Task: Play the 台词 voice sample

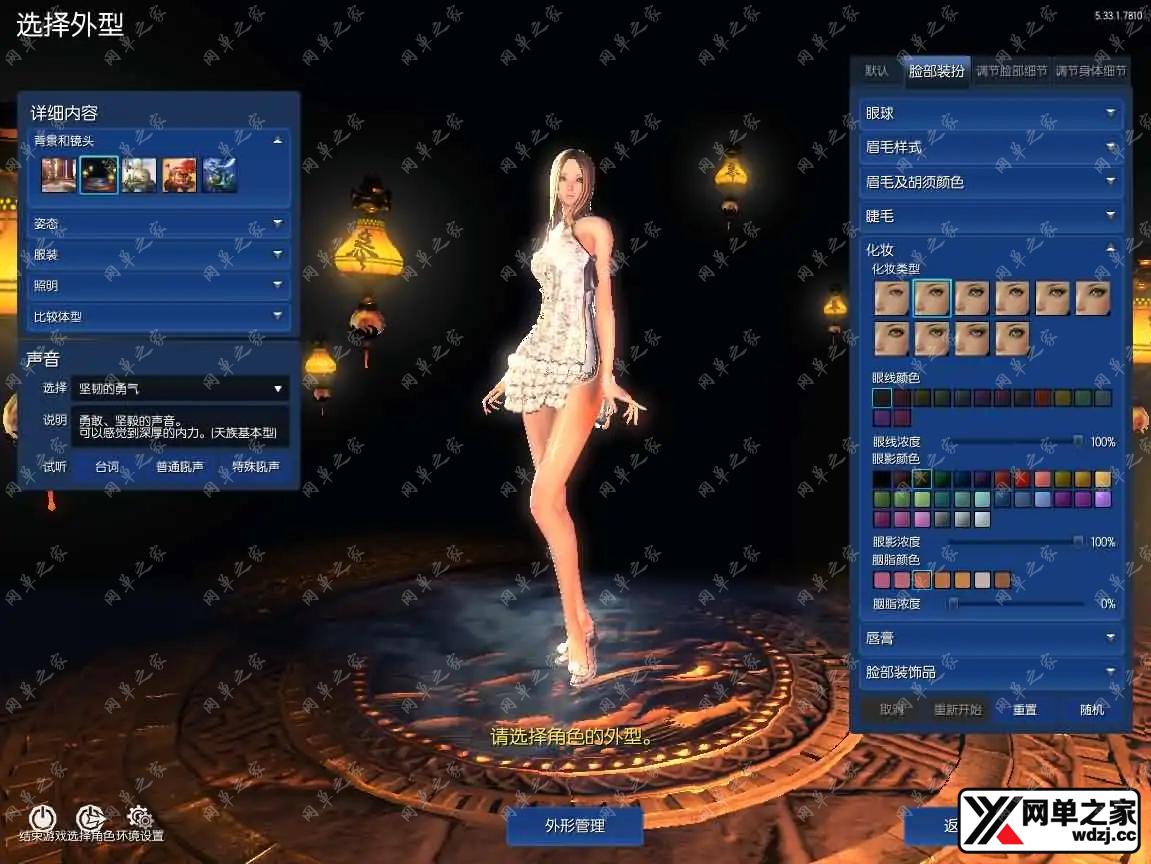Action: click(x=107, y=466)
